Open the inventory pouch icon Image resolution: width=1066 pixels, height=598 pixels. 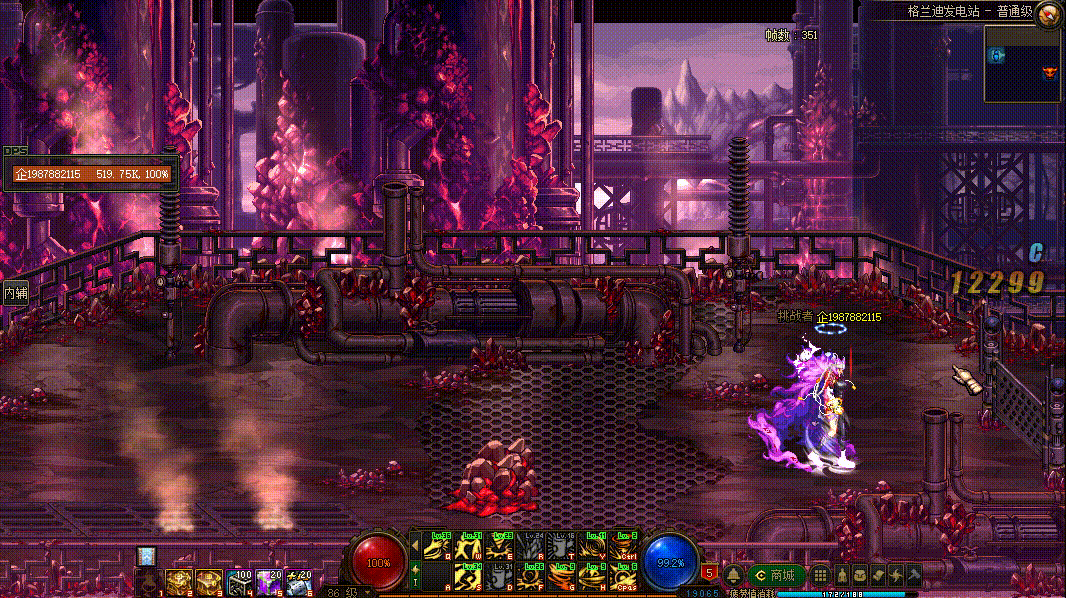click(x=859, y=576)
